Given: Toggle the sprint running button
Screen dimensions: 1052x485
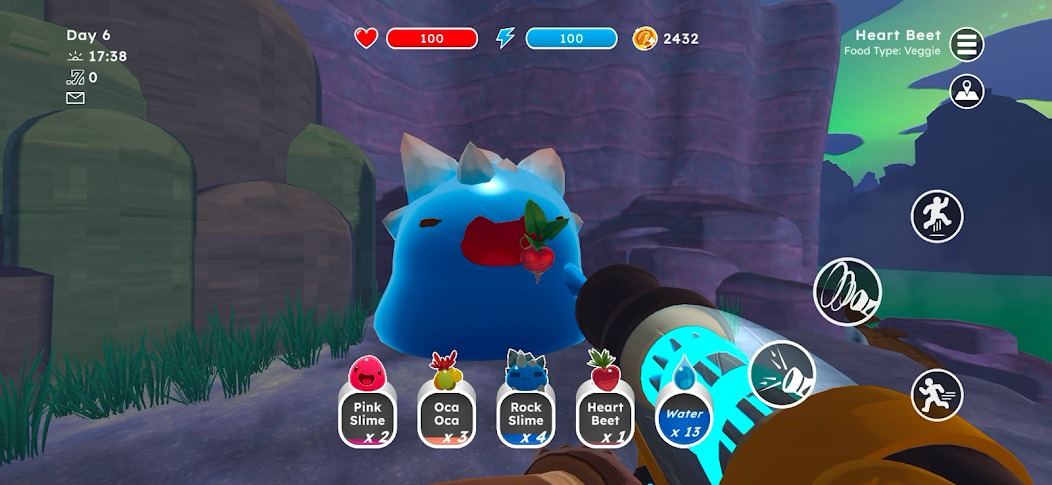Looking at the screenshot, I should [x=936, y=395].
